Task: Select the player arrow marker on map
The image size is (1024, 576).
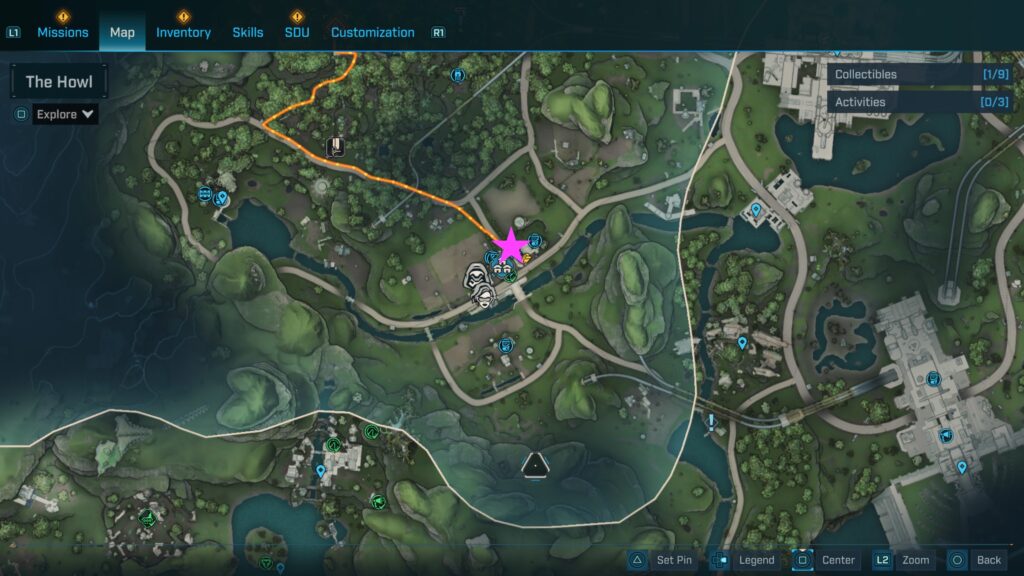Action: (x=535, y=463)
